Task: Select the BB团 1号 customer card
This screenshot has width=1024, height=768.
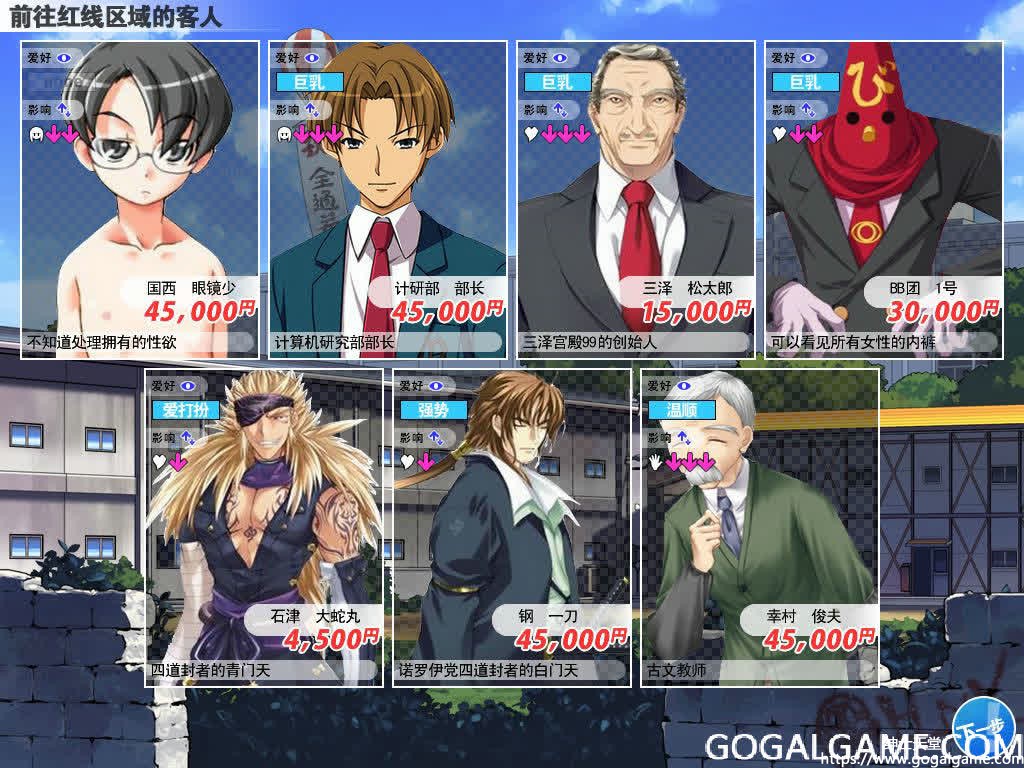Action: click(x=884, y=200)
